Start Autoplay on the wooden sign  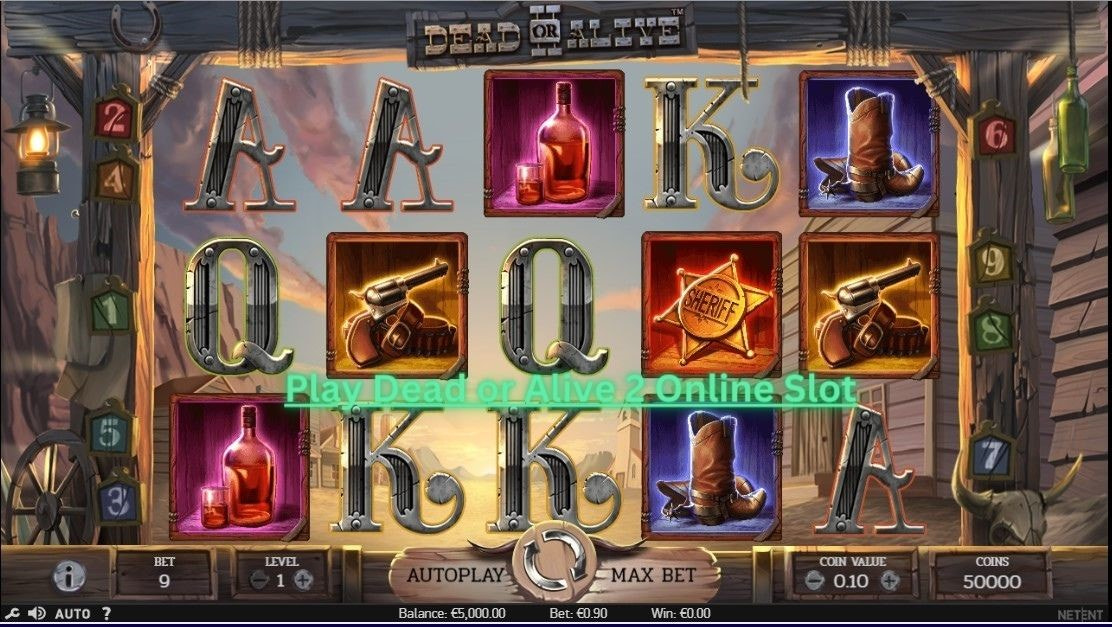(x=456, y=576)
